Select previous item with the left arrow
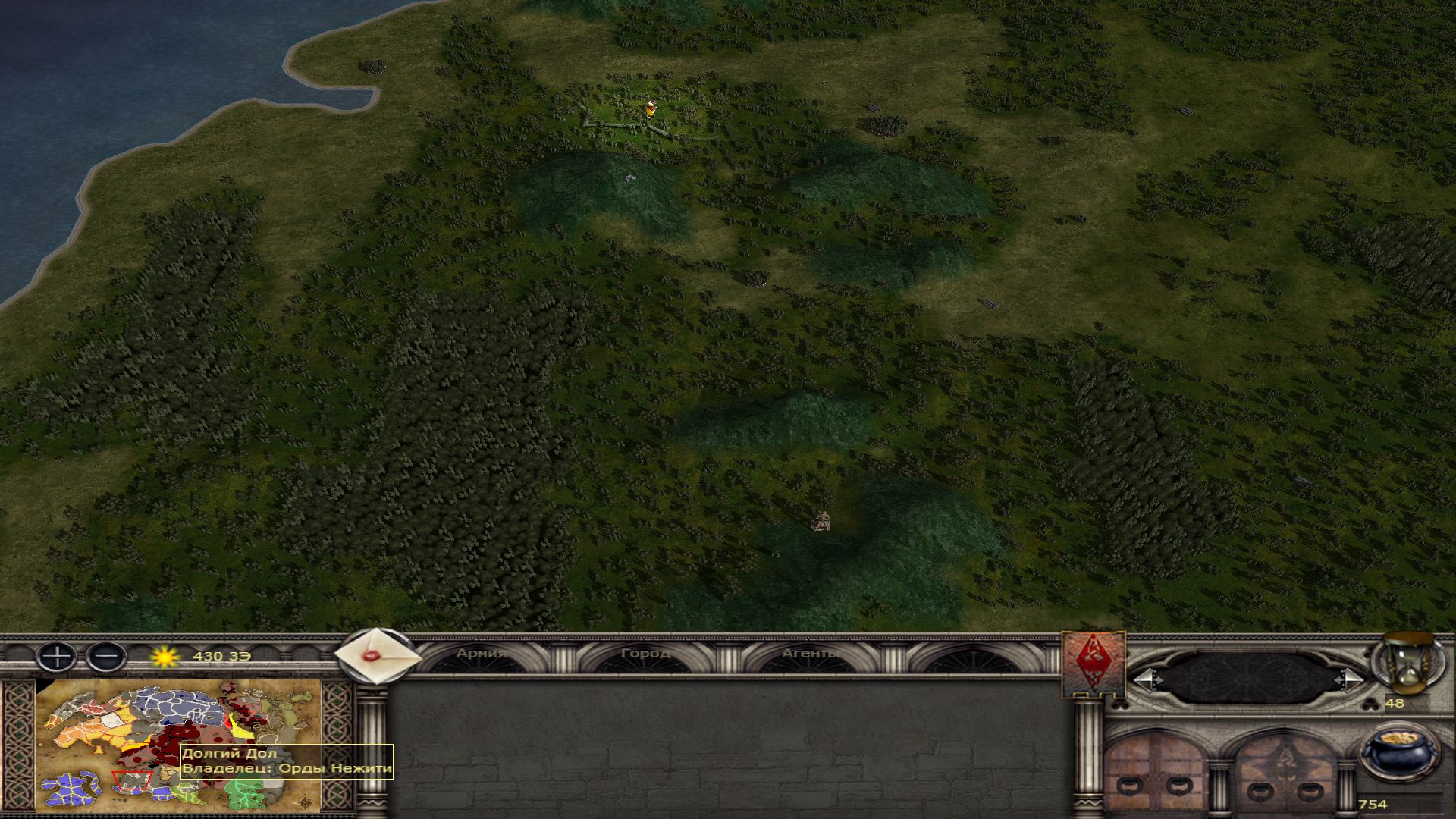This screenshot has width=1456, height=819. pos(1147,679)
